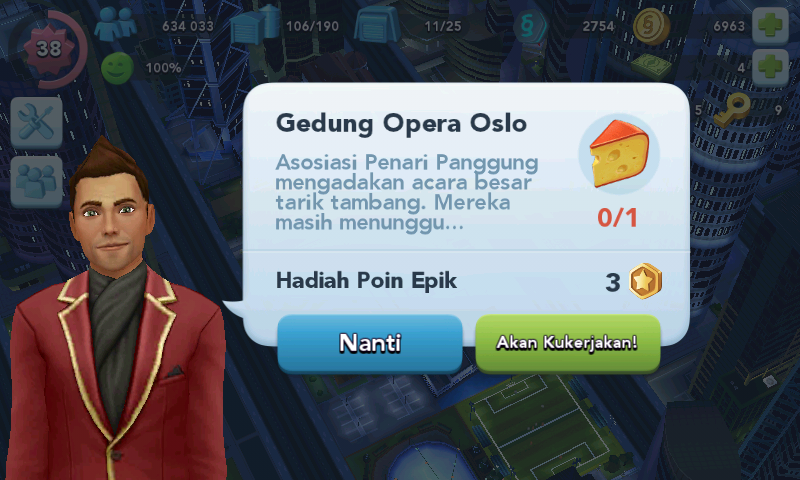Add SimCash with the lower green plus
Viewport: 800px width, 480px height.
(x=768, y=68)
